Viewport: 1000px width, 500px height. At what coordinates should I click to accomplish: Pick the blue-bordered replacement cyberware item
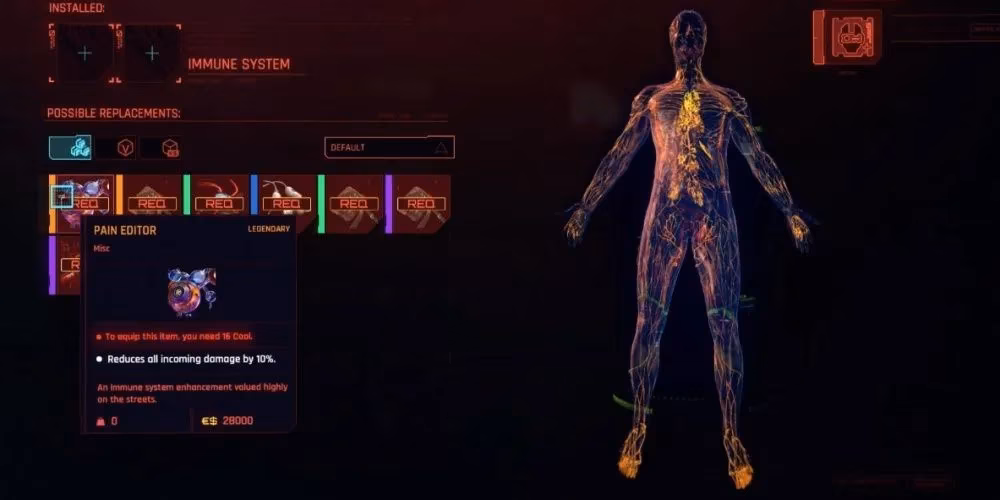(284, 202)
